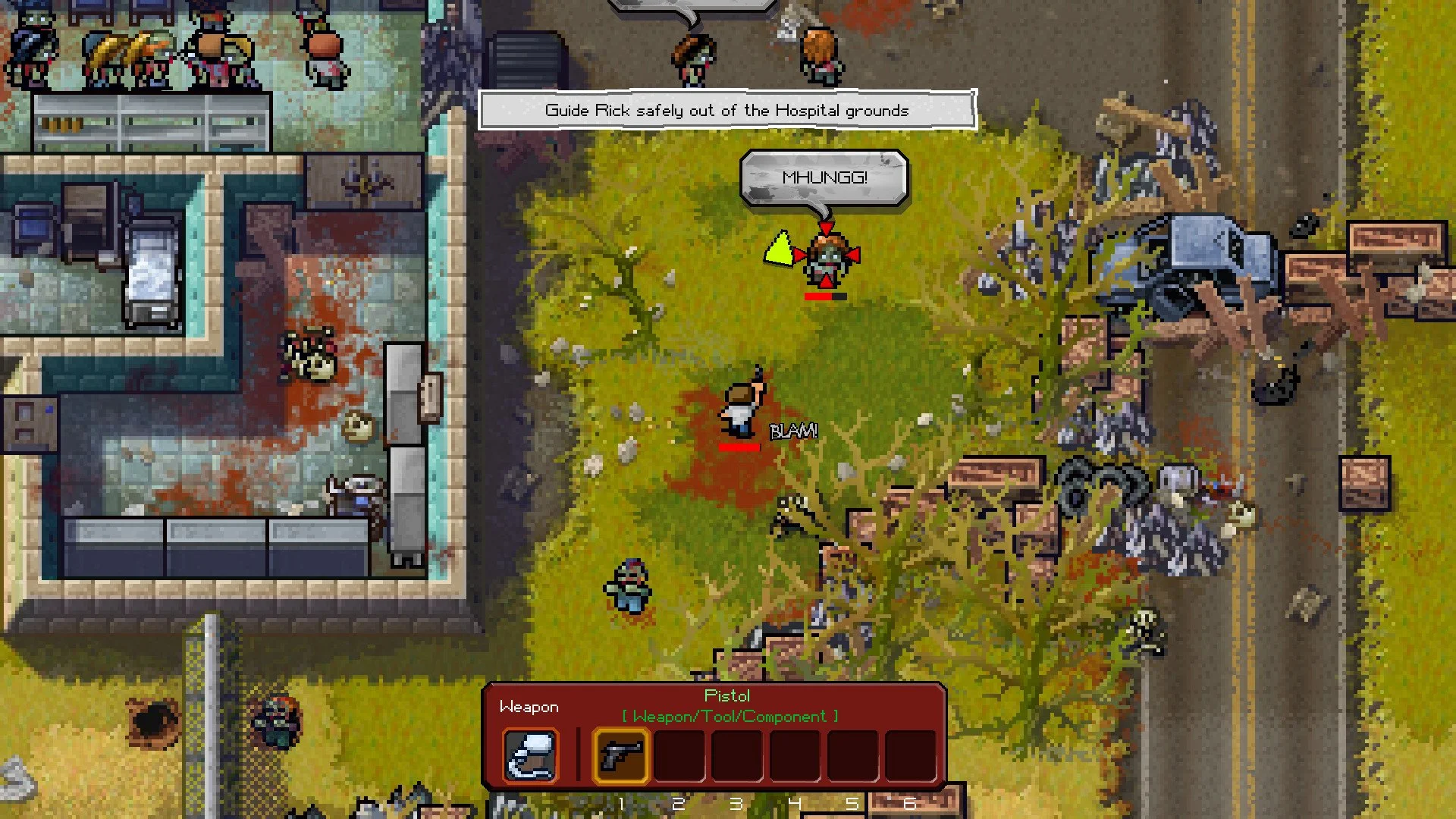The width and height of the screenshot is (1456, 819).
Task: Click the zombie's red health bar
Action: (827, 298)
